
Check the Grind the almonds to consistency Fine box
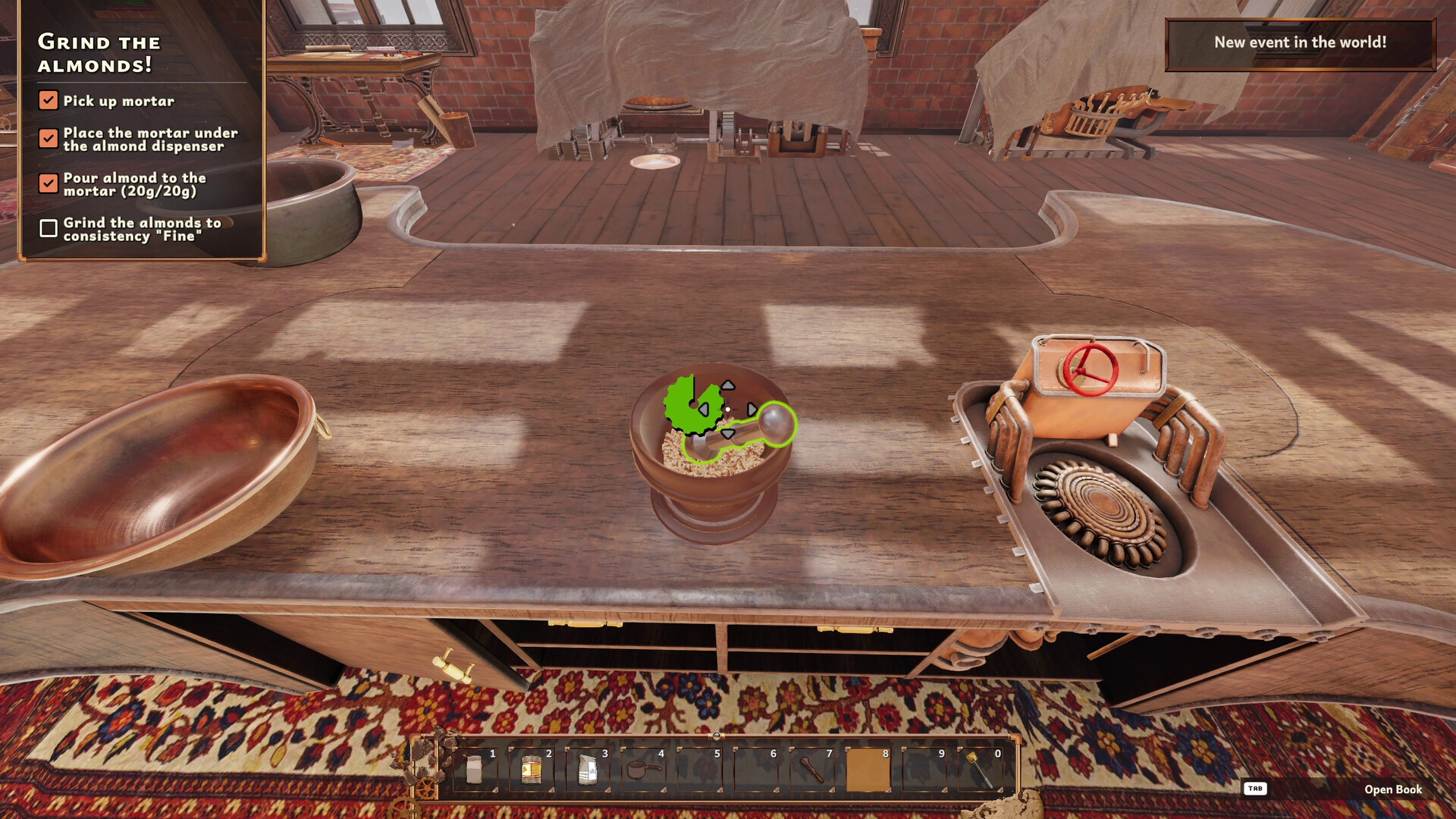click(49, 226)
